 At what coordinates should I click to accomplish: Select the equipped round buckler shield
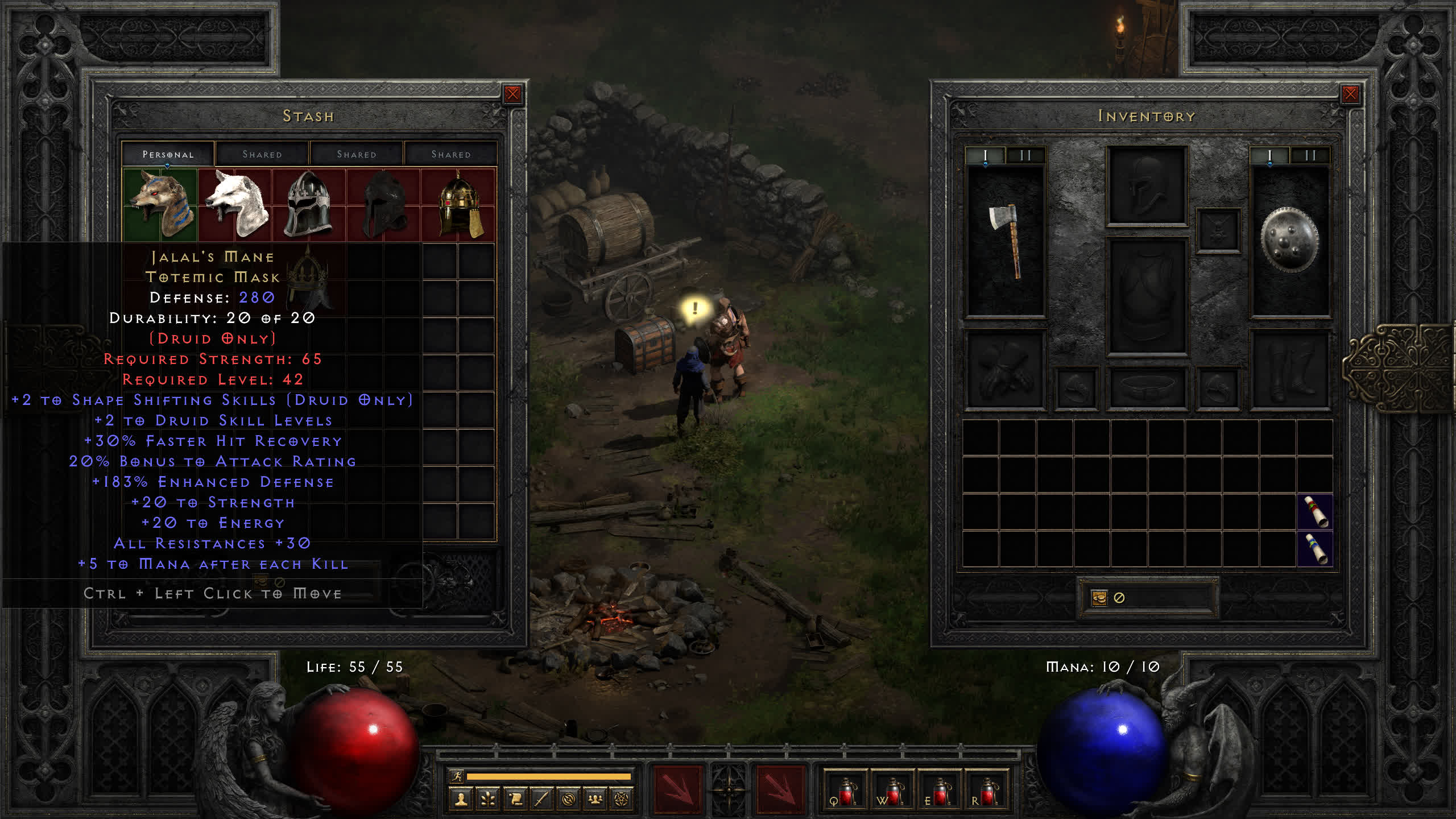click(x=1289, y=240)
